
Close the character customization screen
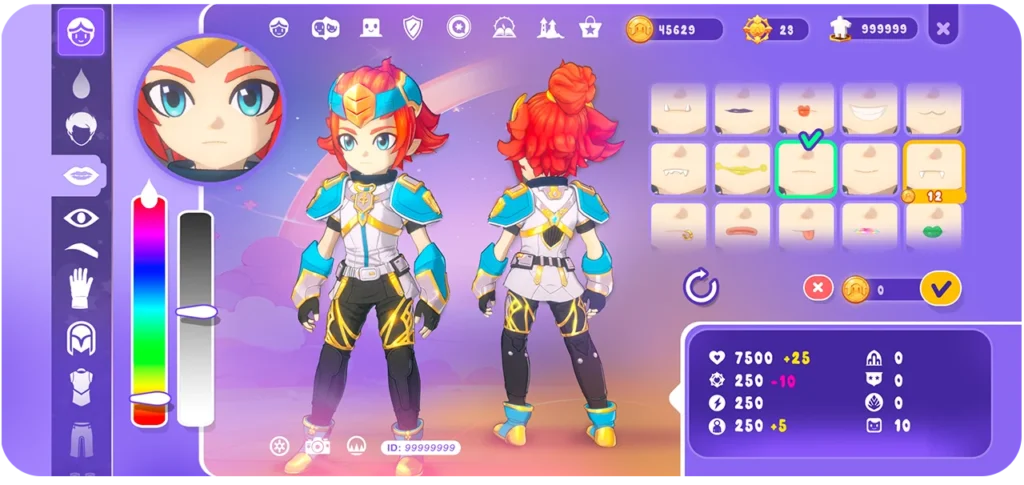(x=942, y=29)
